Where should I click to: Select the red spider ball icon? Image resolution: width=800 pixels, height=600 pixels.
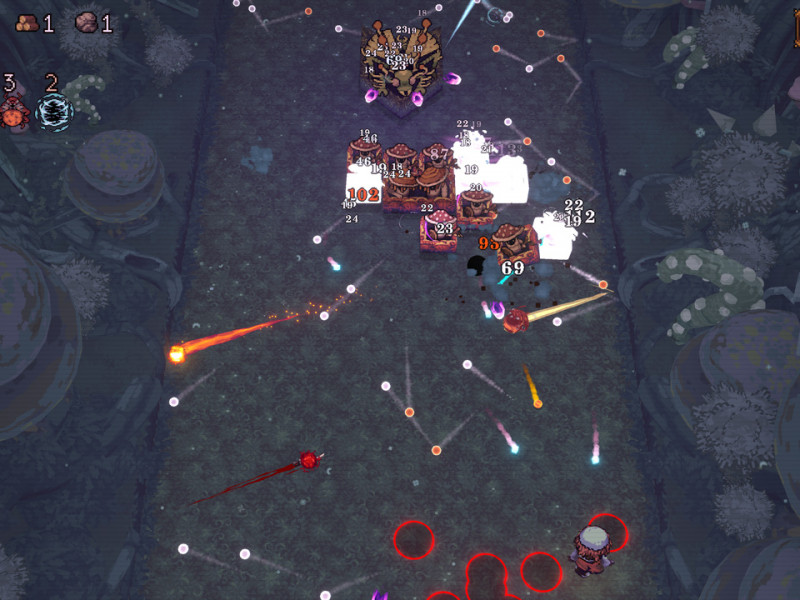(14, 114)
